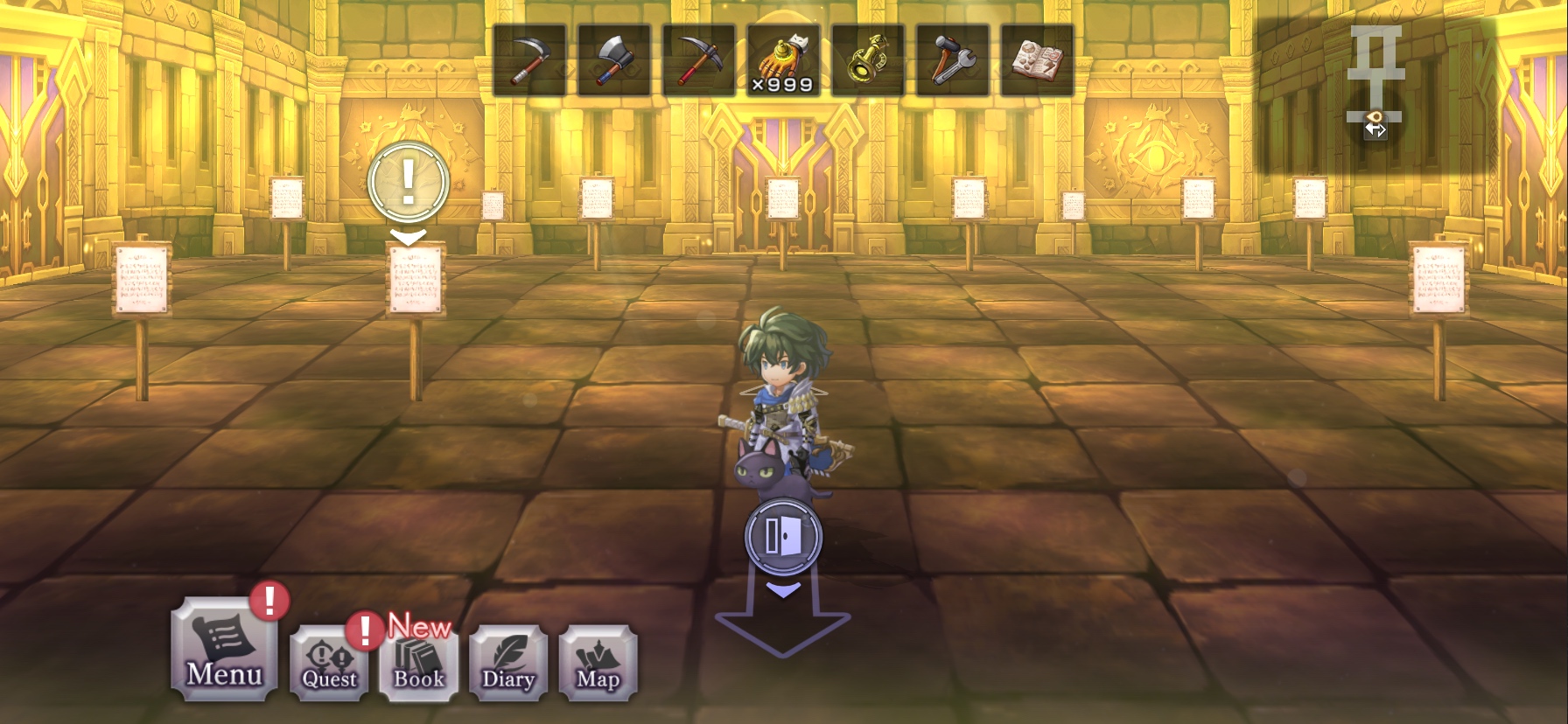
Task: Open the Diary
Action: 508,664
